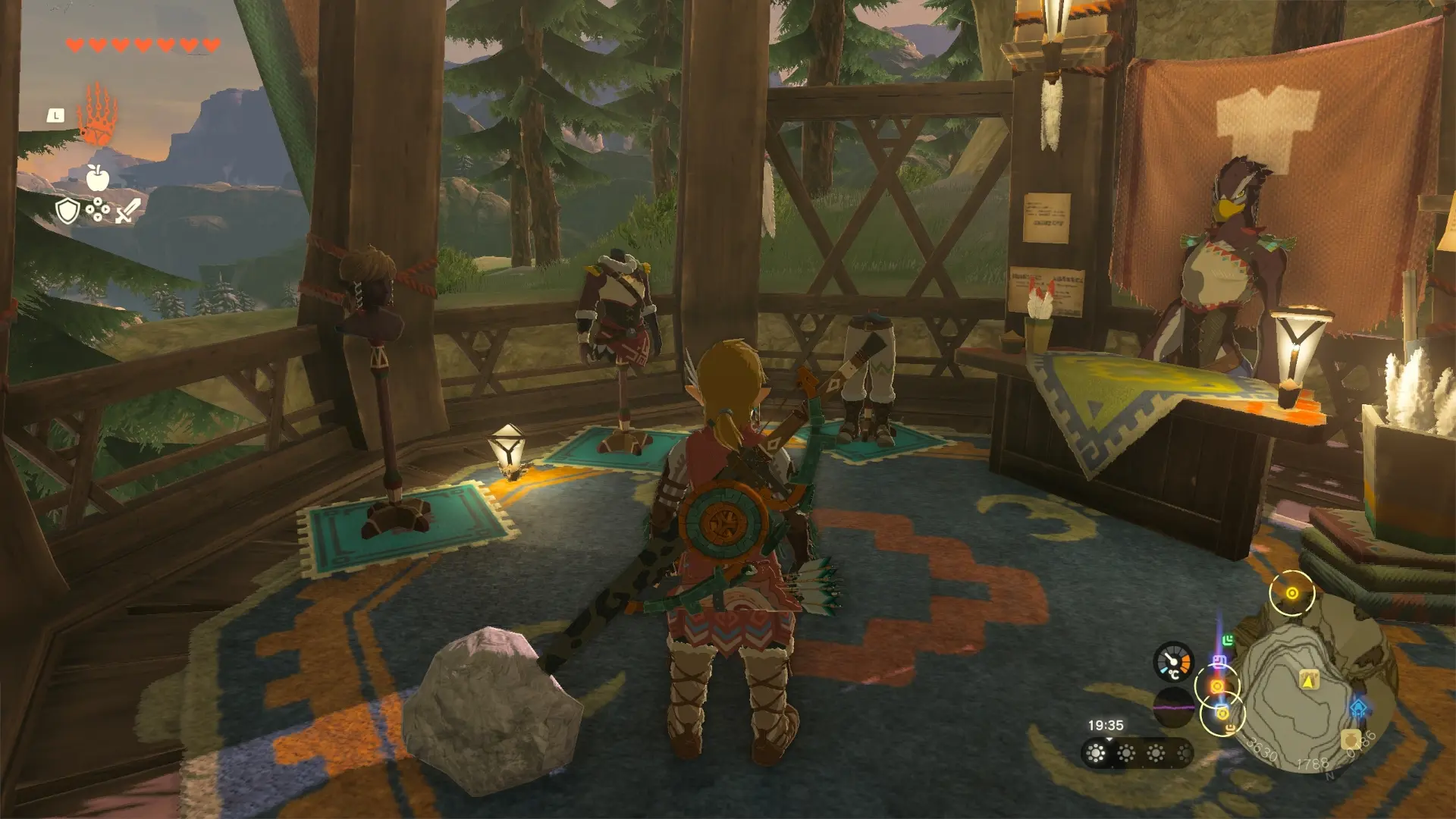Click the d-pad control icon
Image resolution: width=1456 pixels, height=819 pixels.
pyautogui.click(x=98, y=209)
